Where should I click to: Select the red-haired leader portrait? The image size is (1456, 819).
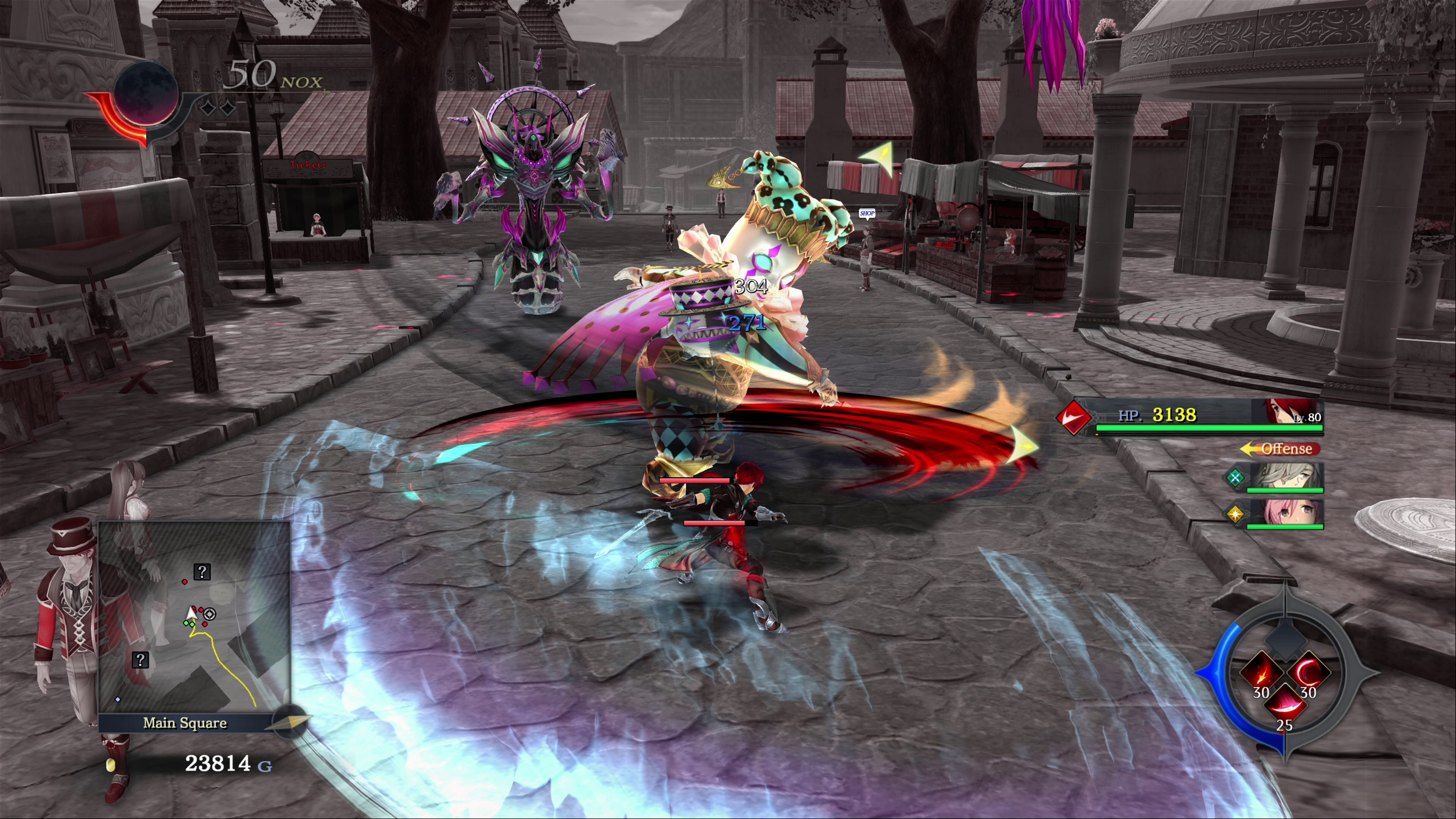(x=1286, y=412)
